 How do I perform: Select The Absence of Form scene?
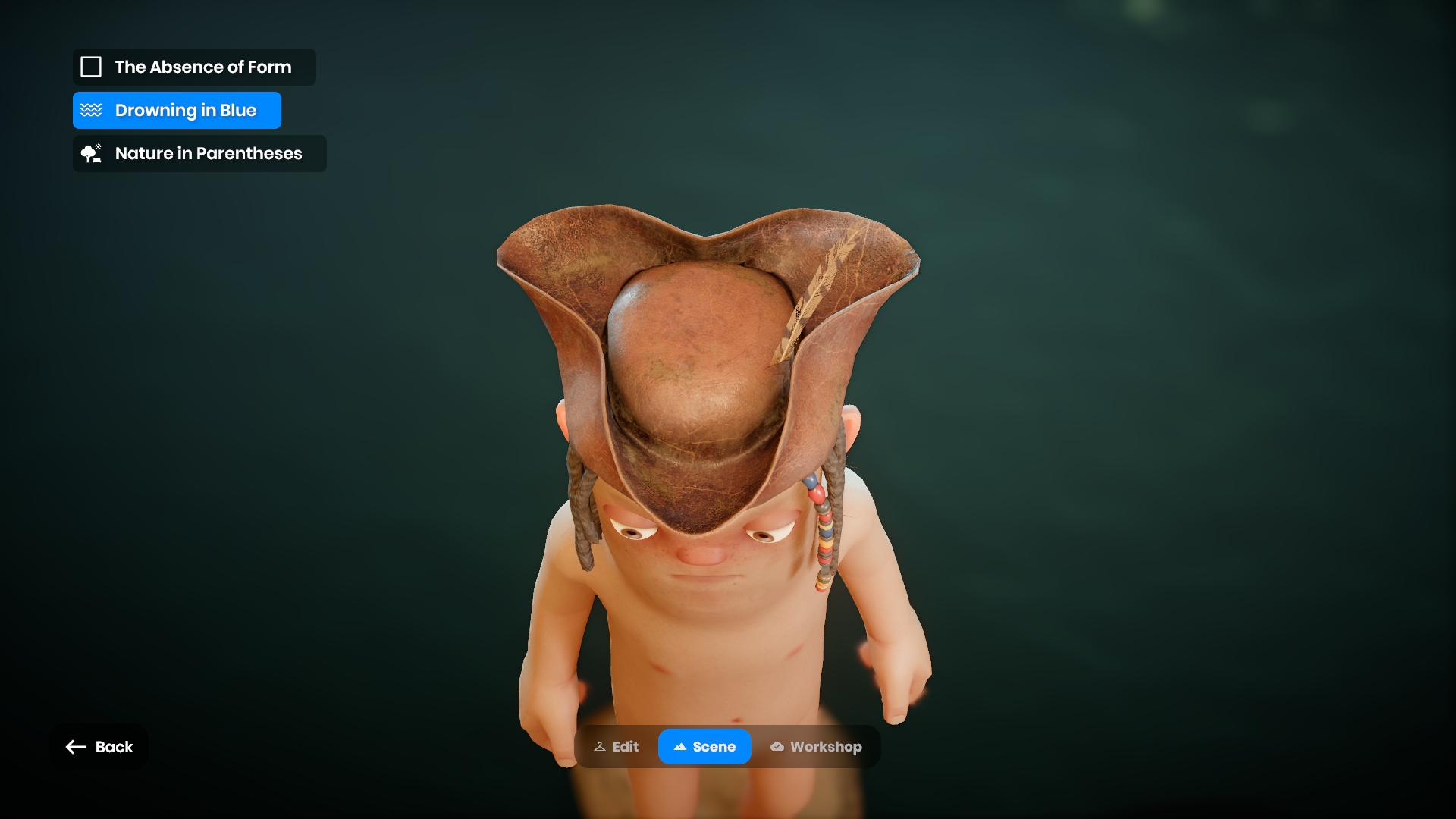click(x=194, y=67)
